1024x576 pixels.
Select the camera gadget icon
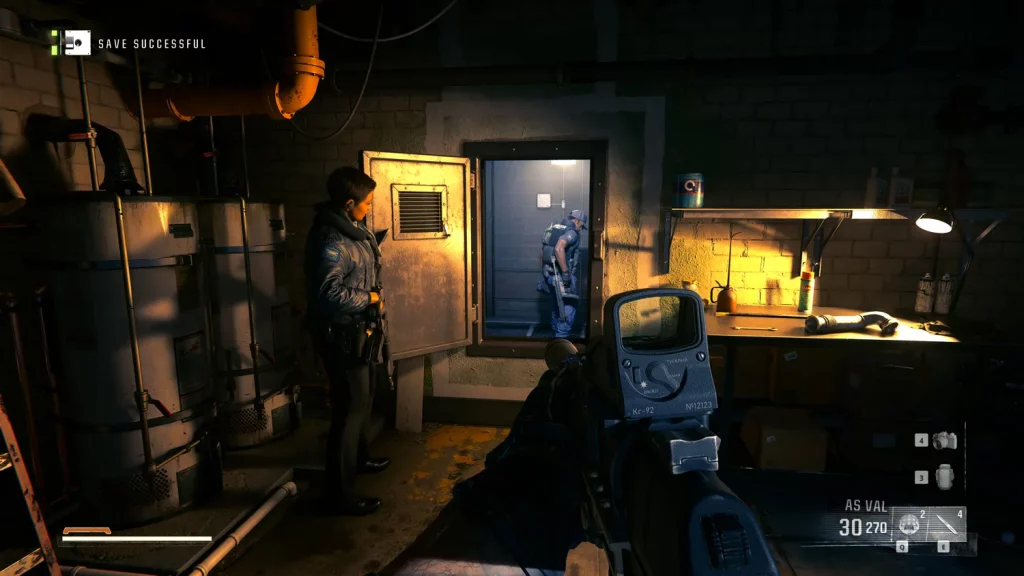945,440
